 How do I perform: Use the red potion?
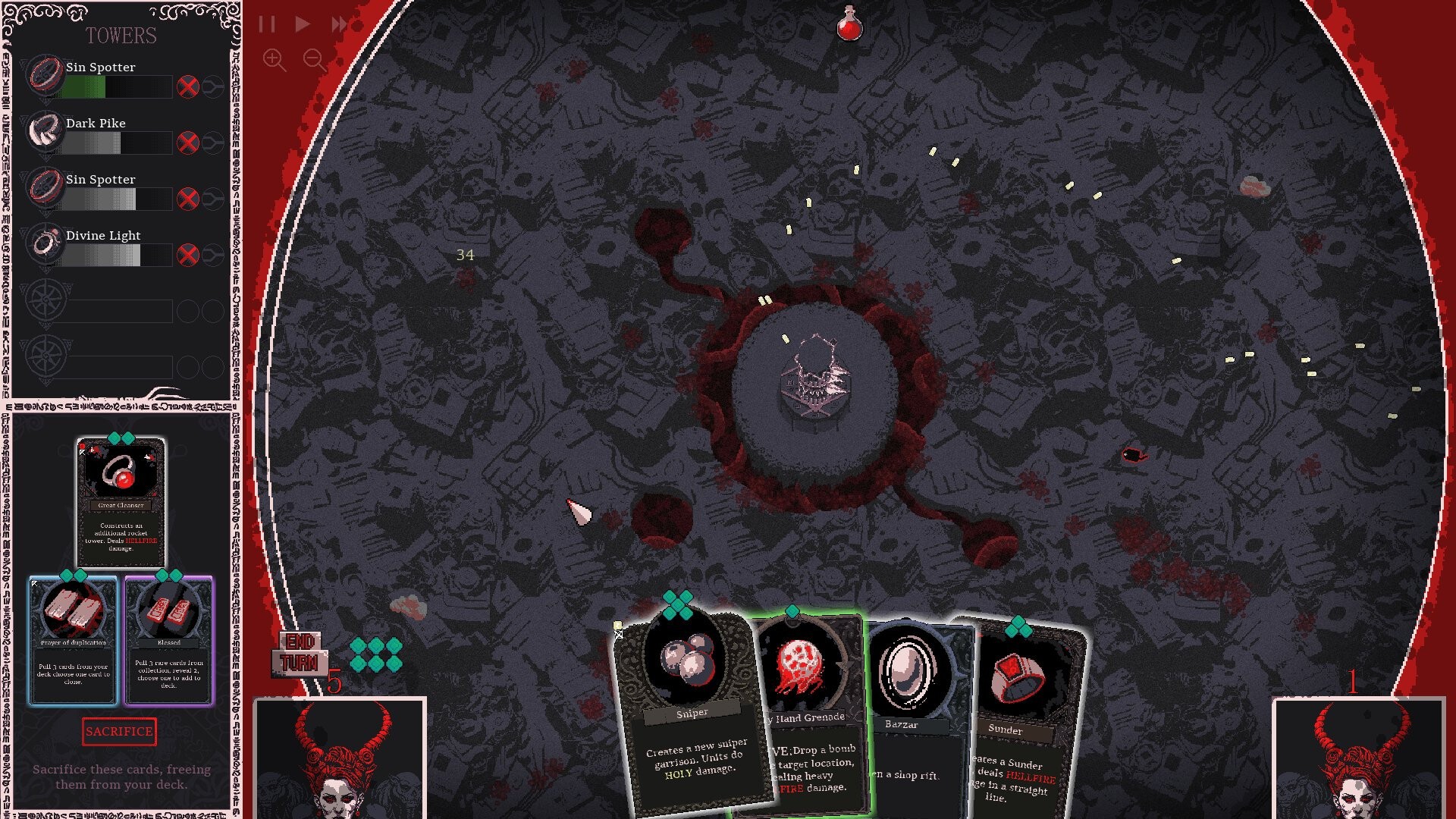click(x=849, y=25)
